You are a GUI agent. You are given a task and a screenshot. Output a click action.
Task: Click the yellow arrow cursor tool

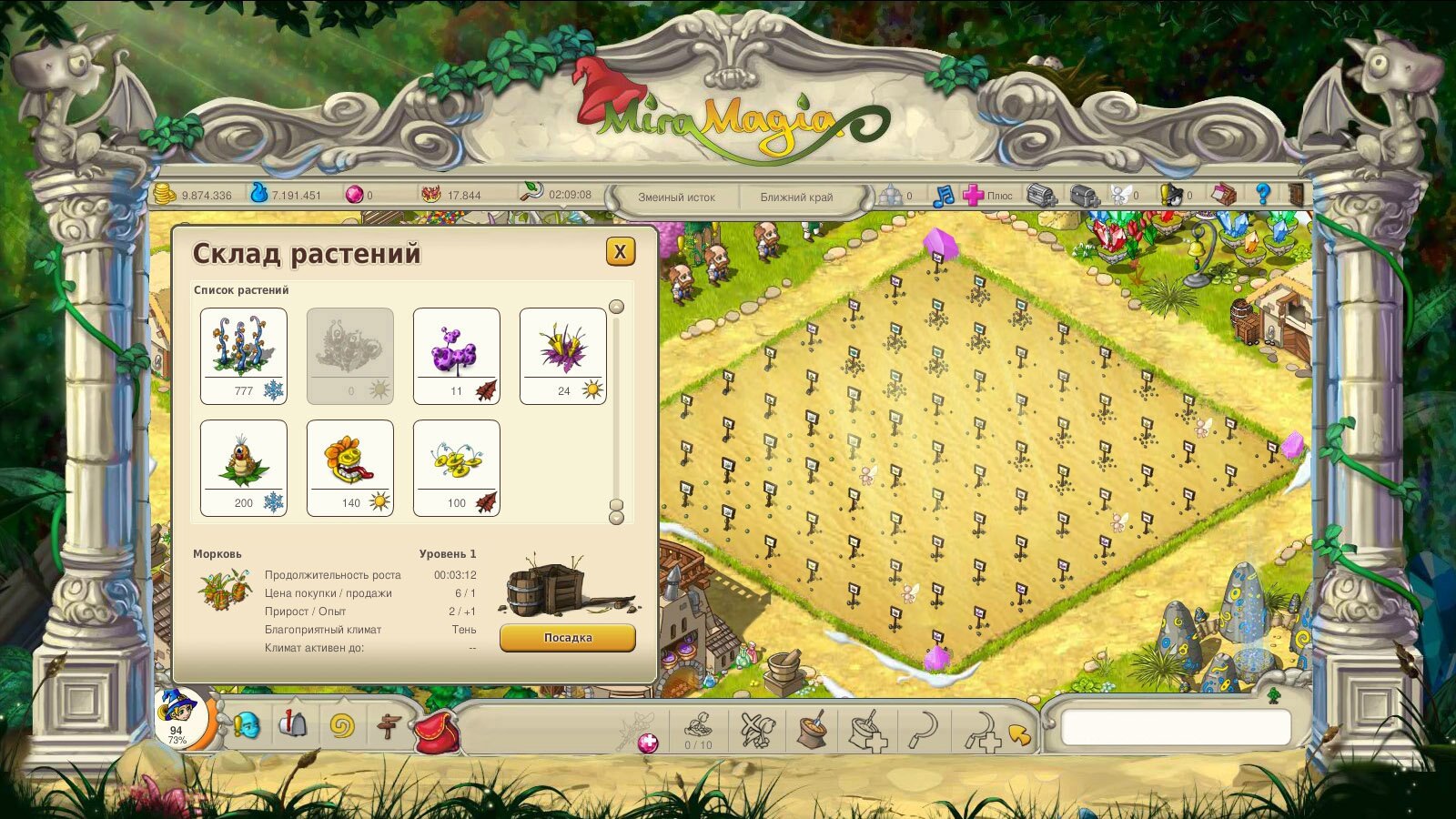[1020, 734]
